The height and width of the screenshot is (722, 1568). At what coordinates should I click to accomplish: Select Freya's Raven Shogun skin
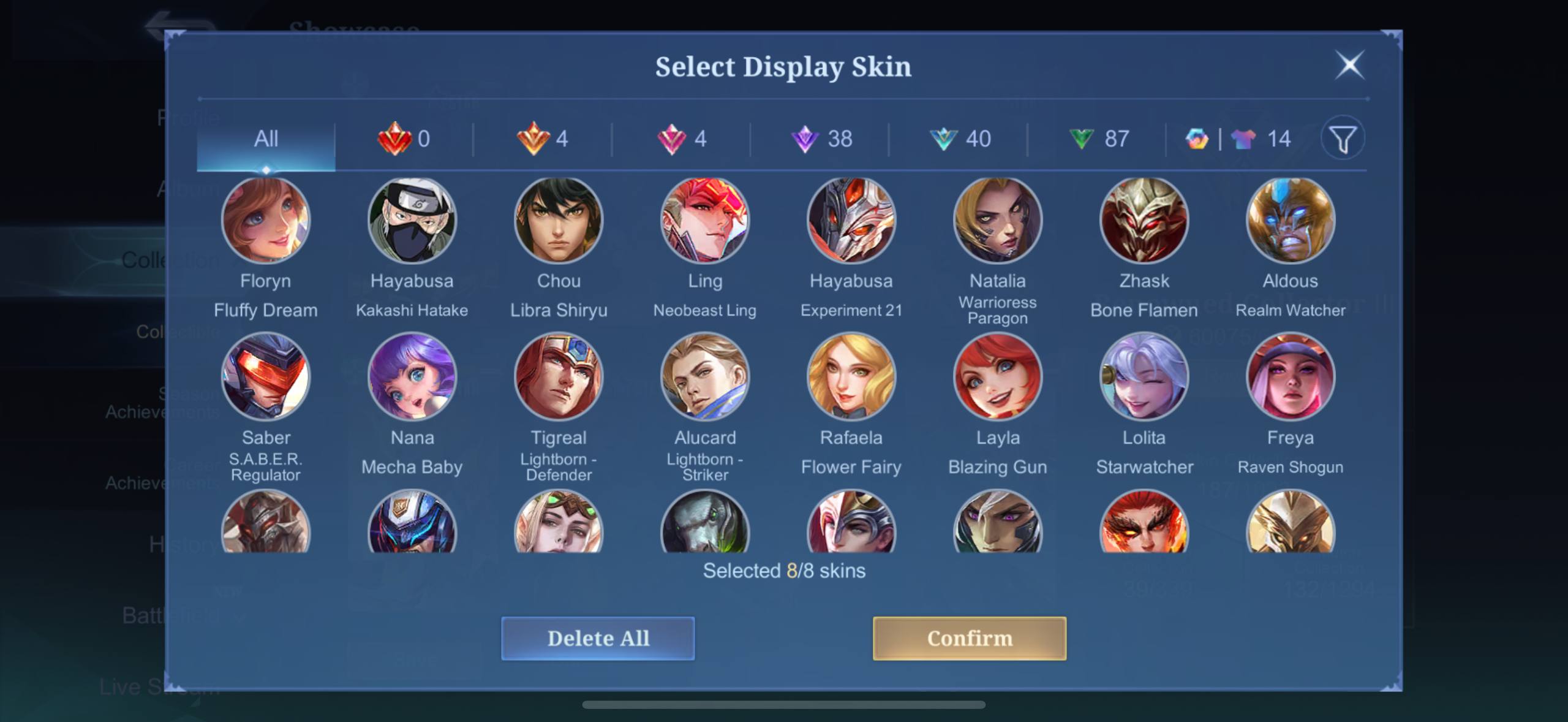1291,376
